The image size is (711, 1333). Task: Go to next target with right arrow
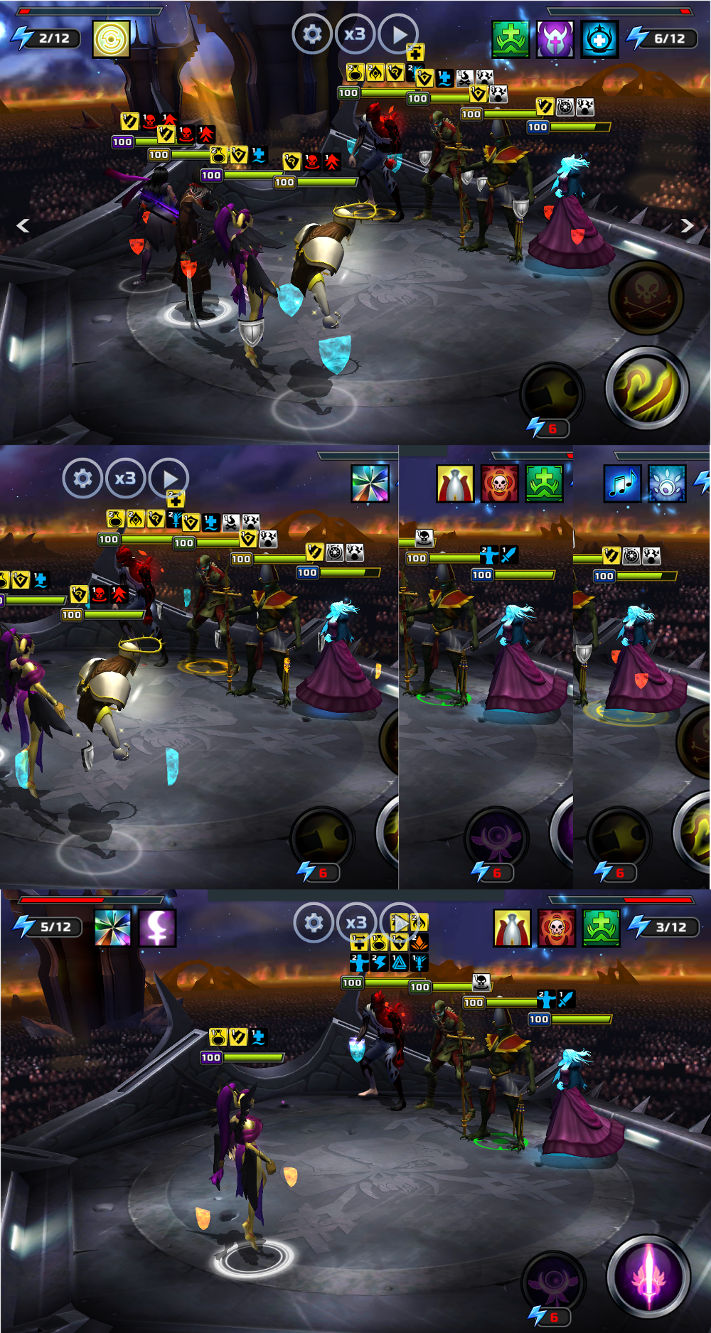coord(687,226)
